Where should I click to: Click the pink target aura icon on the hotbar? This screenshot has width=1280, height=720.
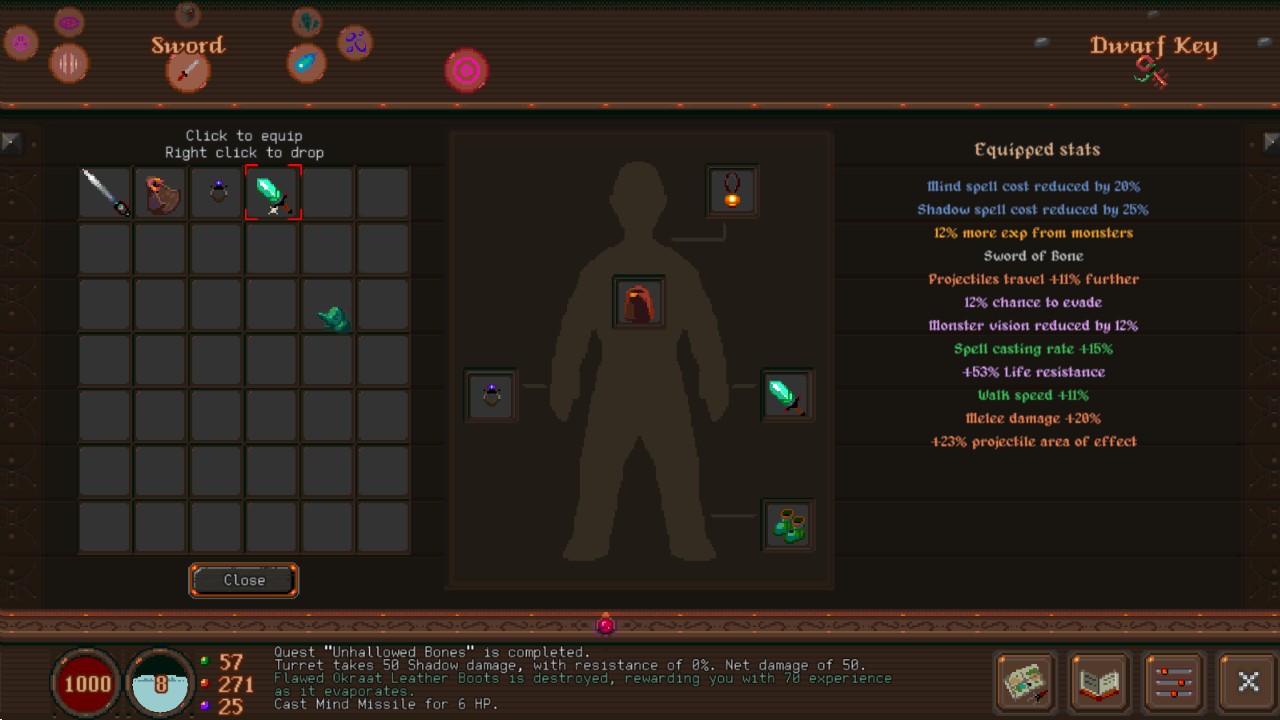pos(466,70)
